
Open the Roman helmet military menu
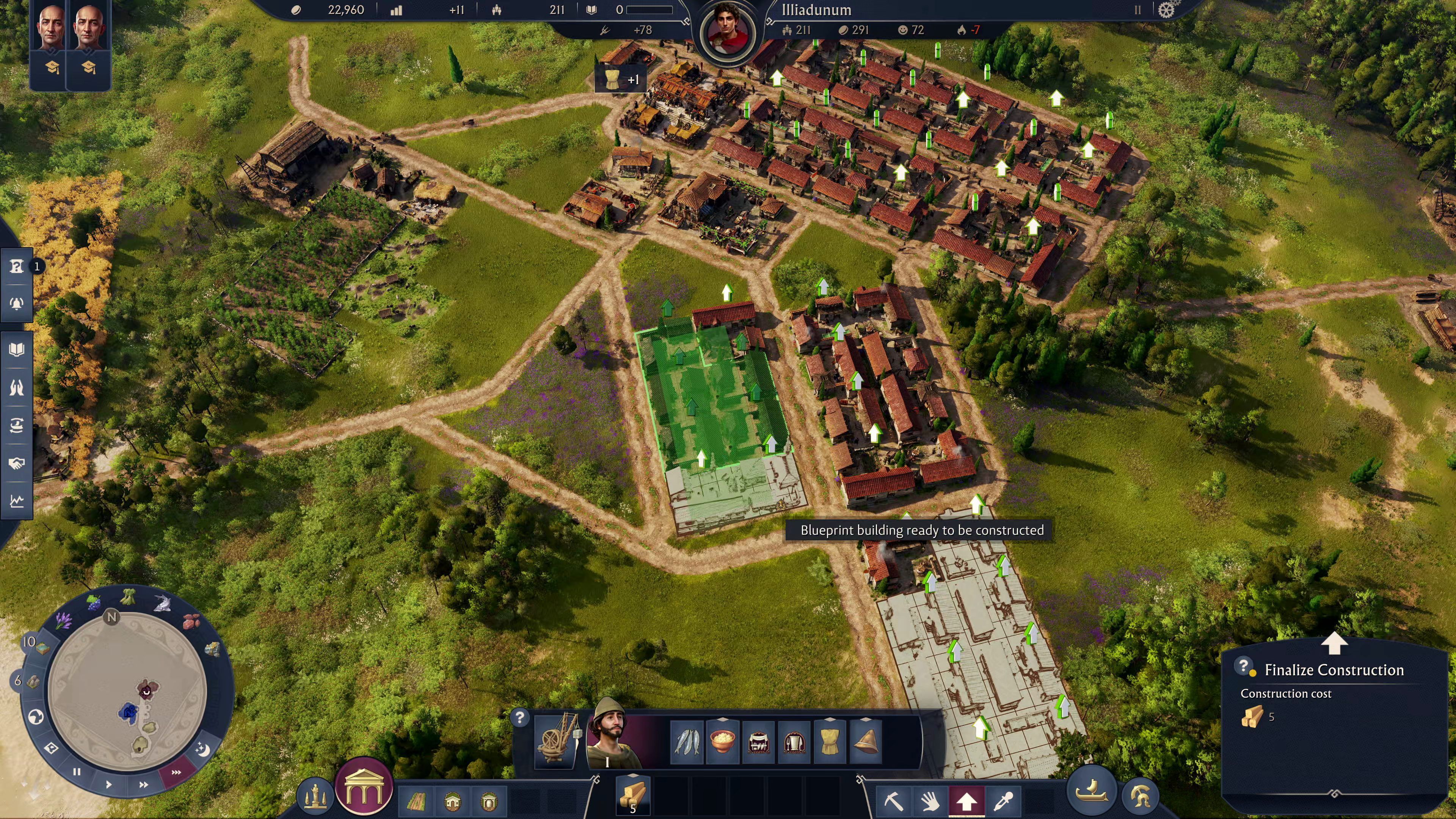pos(1139,796)
